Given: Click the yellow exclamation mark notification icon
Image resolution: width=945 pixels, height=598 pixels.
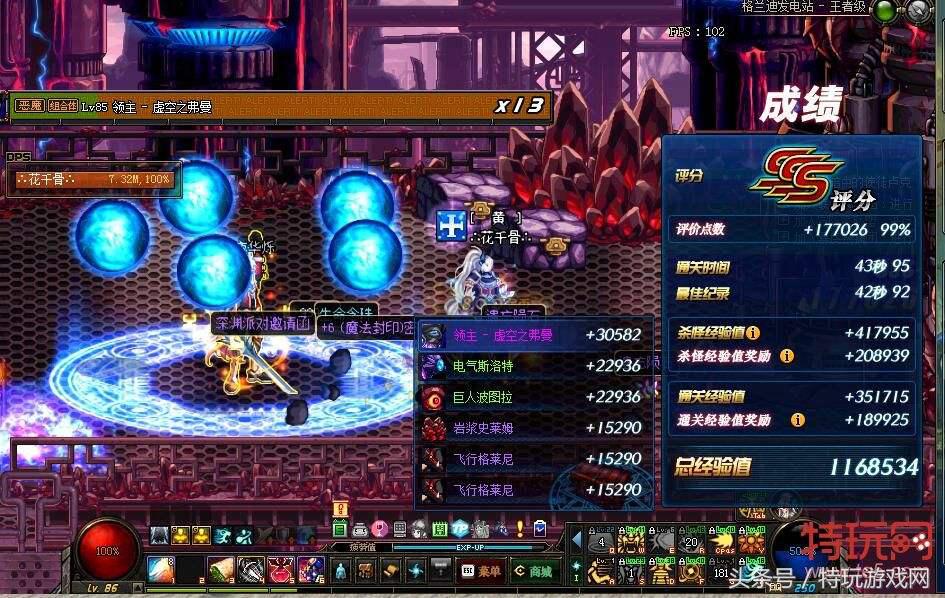Looking at the screenshot, I should point(341,509).
